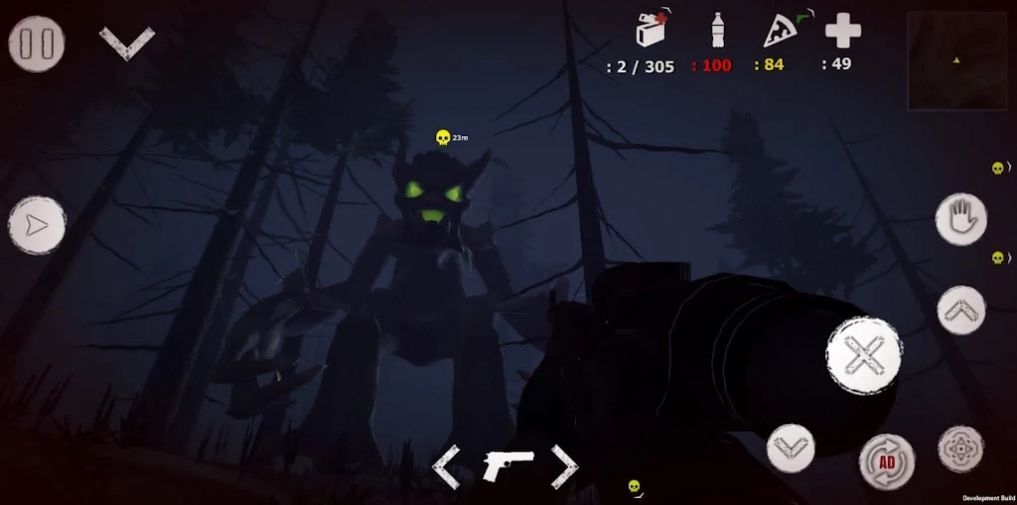Switch to the previous weapon
Image resolution: width=1017 pixels, height=505 pixels.
point(446,466)
